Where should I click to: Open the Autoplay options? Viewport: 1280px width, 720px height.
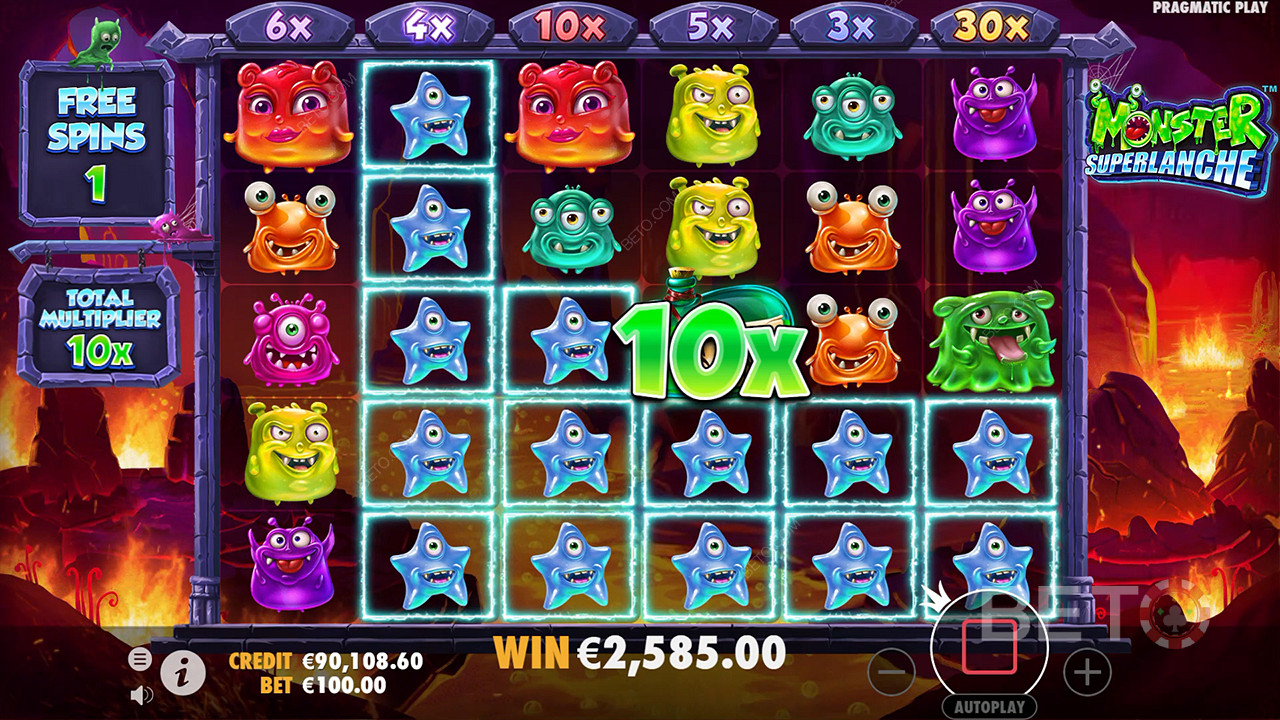pos(989,707)
